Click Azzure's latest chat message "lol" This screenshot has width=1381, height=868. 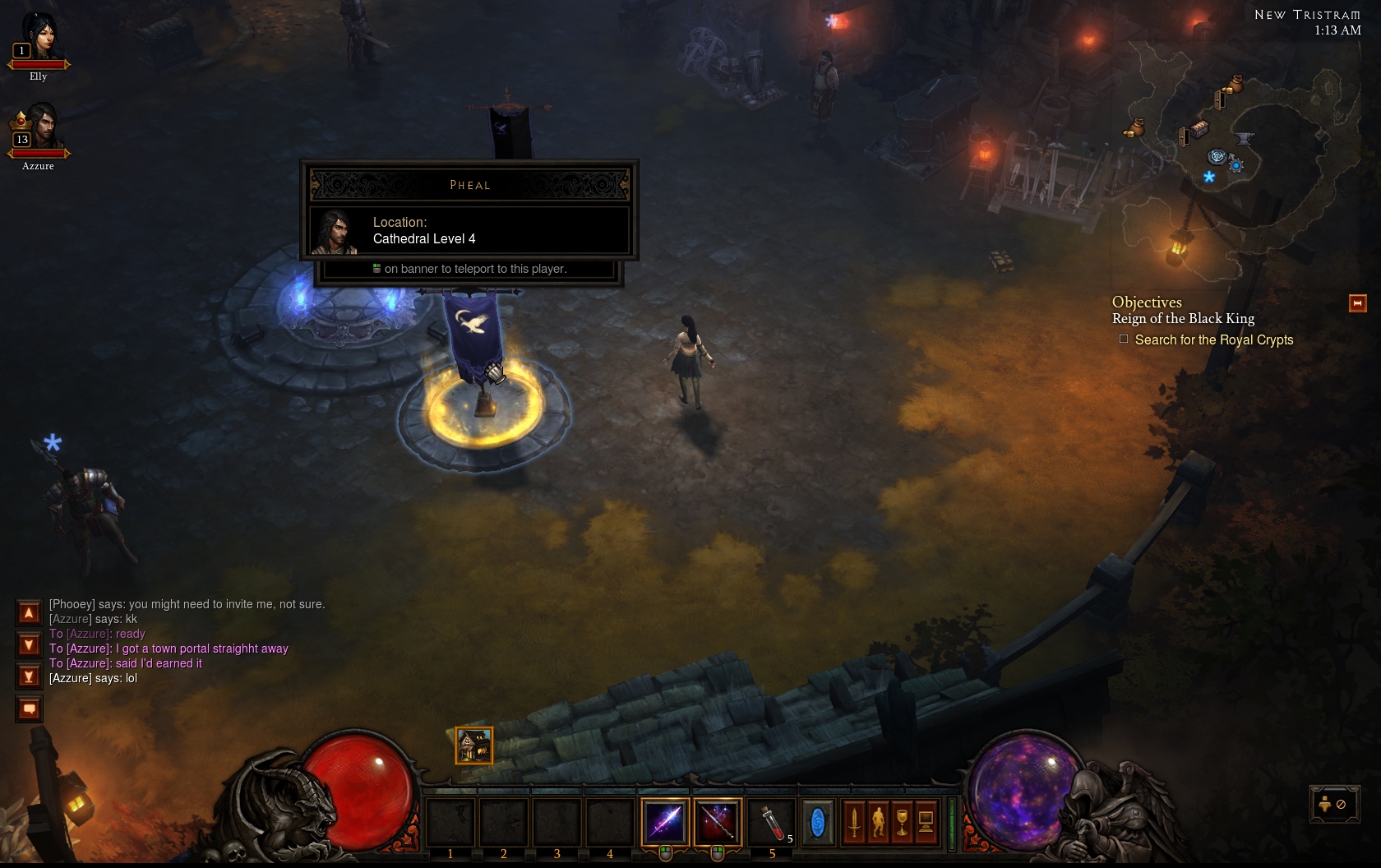[x=93, y=678]
